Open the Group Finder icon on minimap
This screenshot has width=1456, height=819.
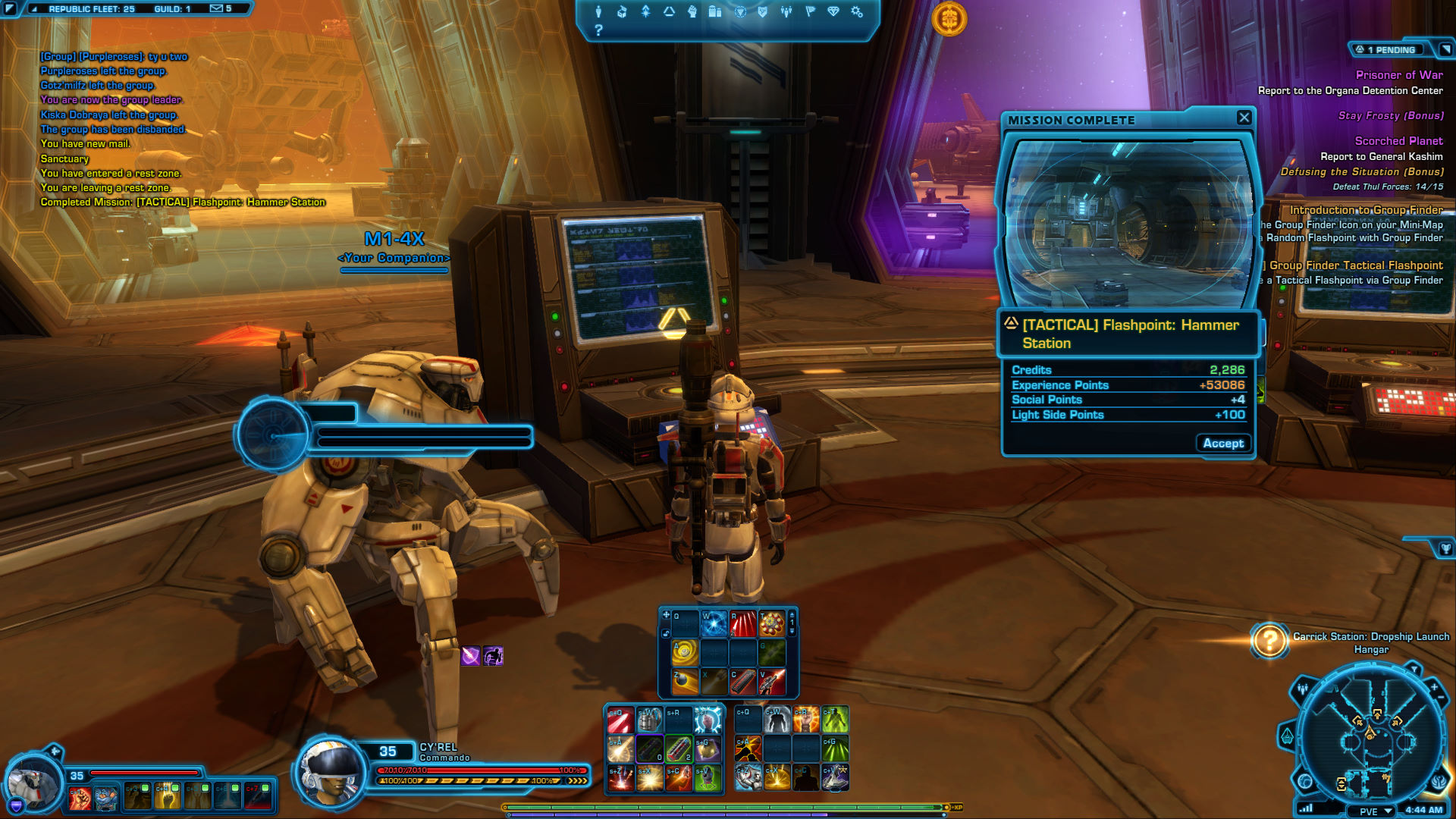1302,689
